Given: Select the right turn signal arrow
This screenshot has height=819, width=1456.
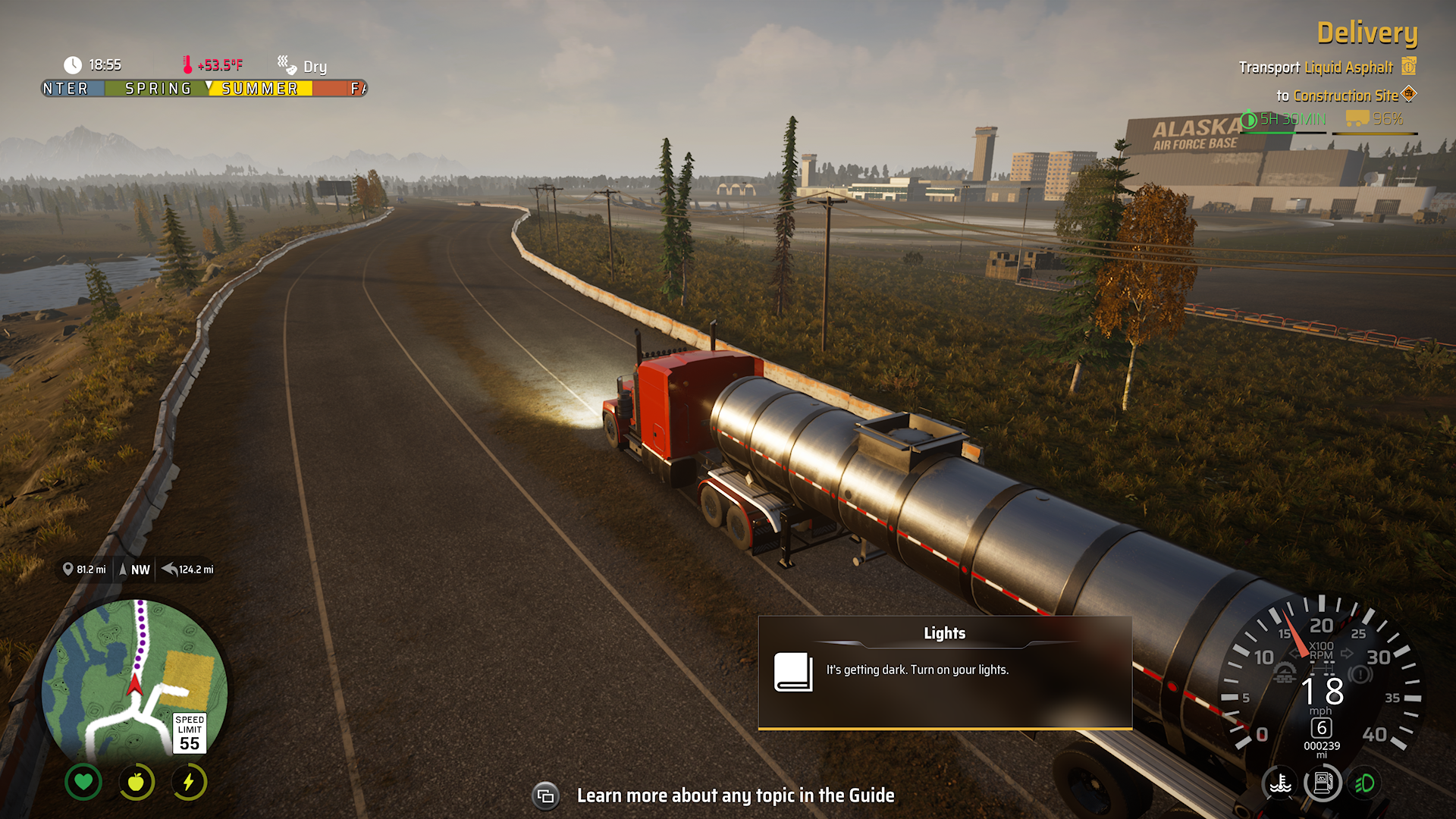Looking at the screenshot, I should pyautogui.click(x=1347, y=653).
